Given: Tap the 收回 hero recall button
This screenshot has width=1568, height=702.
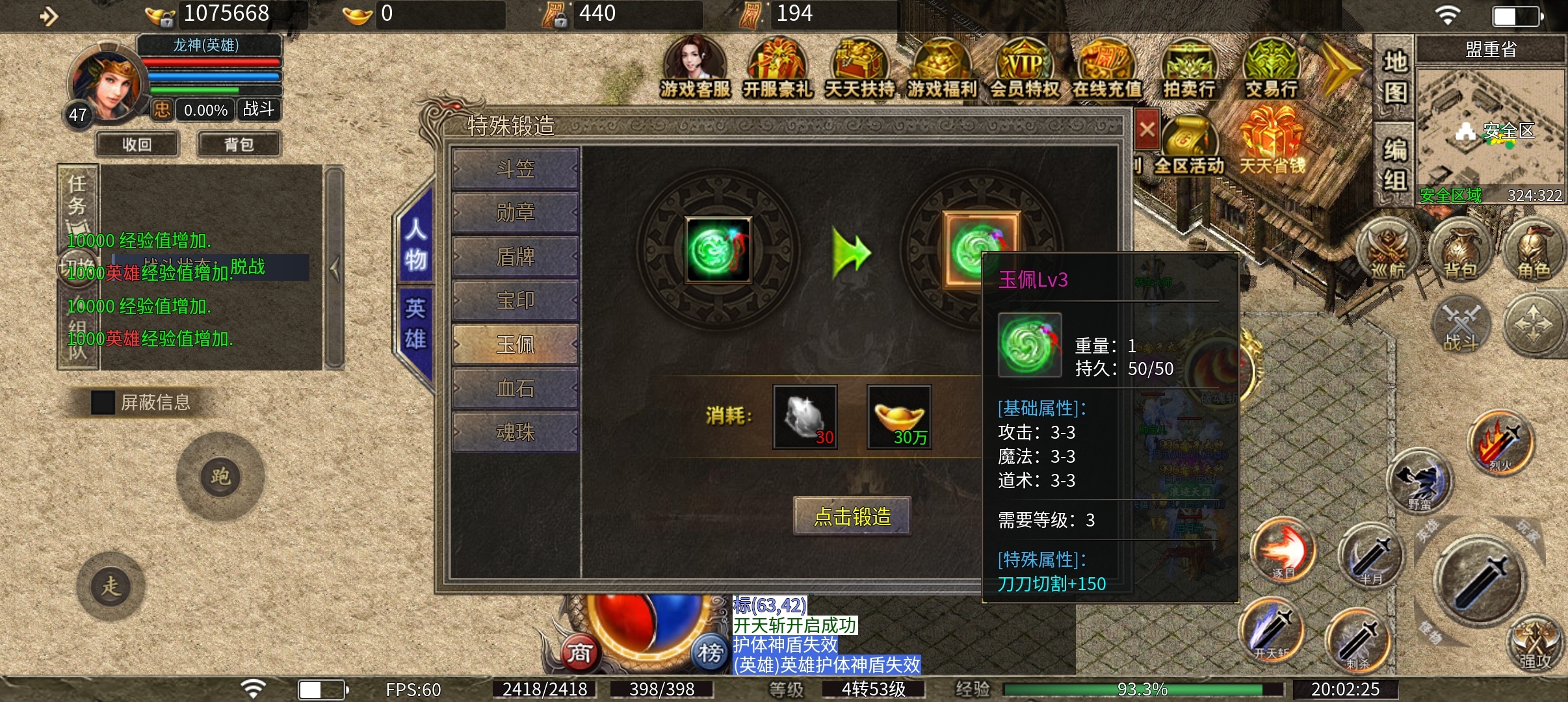Looking at the screenshot, I should tap(137, 144).
